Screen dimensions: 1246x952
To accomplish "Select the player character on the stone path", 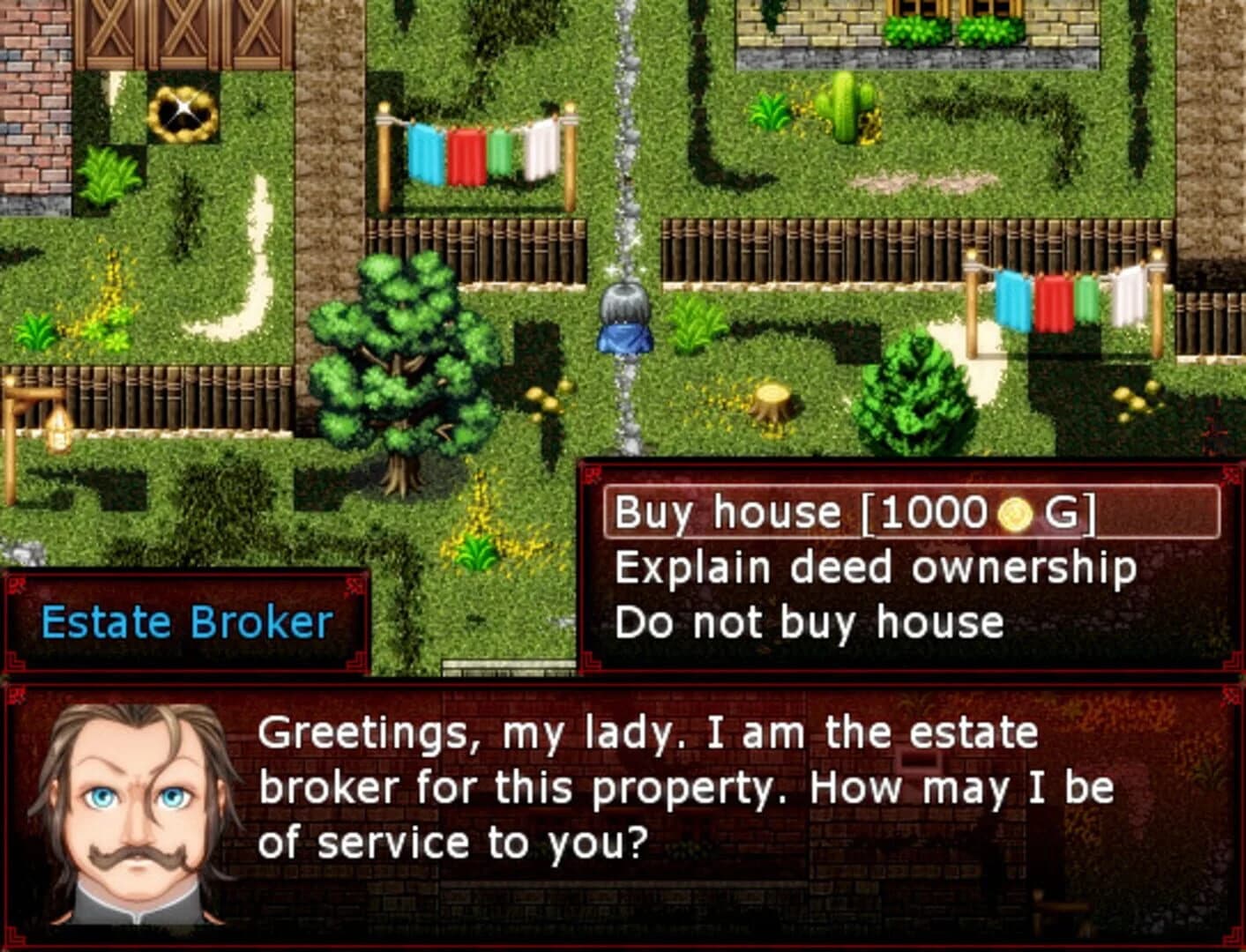I will point(623,324).
